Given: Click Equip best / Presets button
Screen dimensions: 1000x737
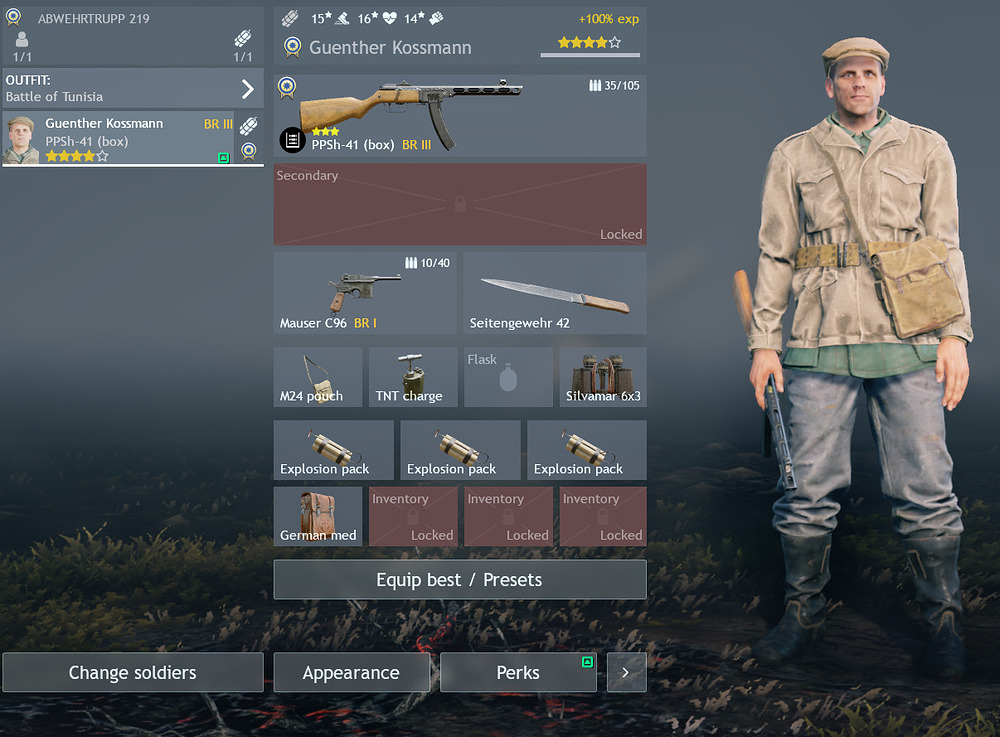Looking at the screenshot, I should click(x=459, y=580).
